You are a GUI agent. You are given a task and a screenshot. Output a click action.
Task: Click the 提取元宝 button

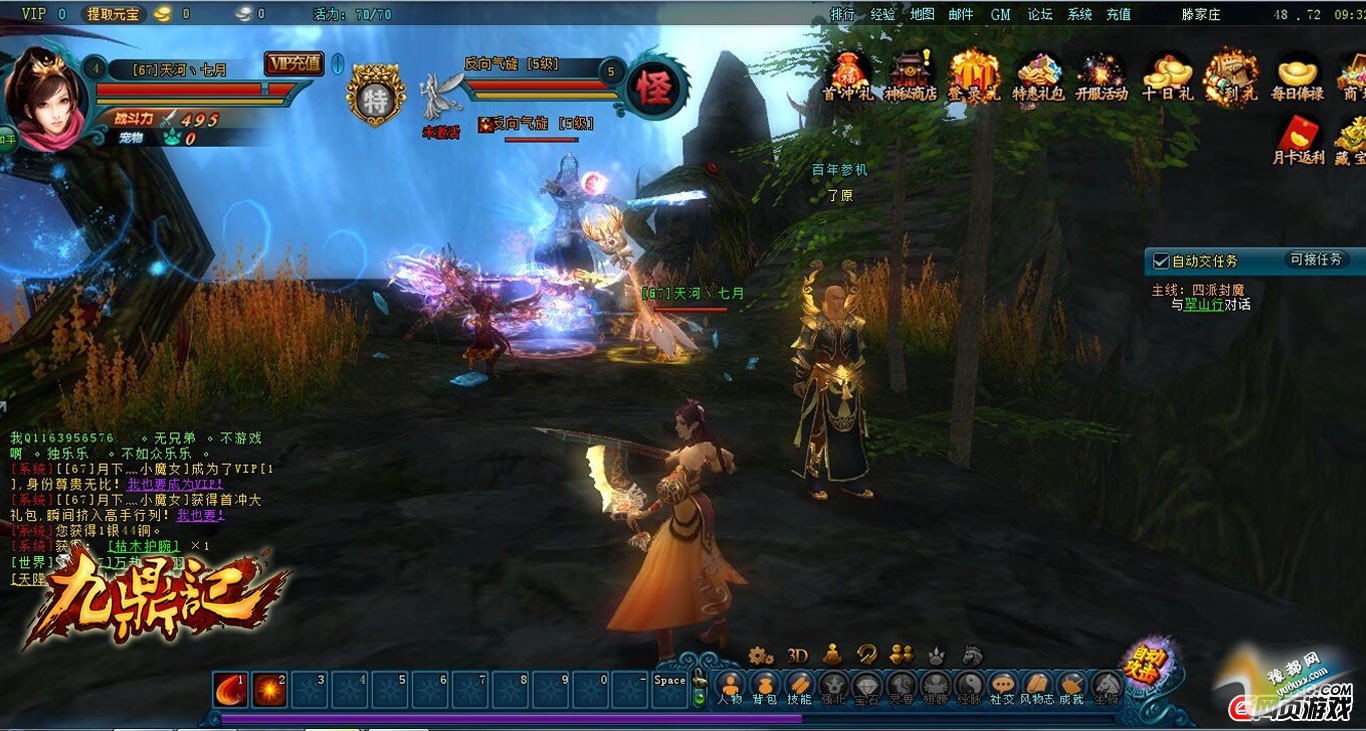pos(114,14)
